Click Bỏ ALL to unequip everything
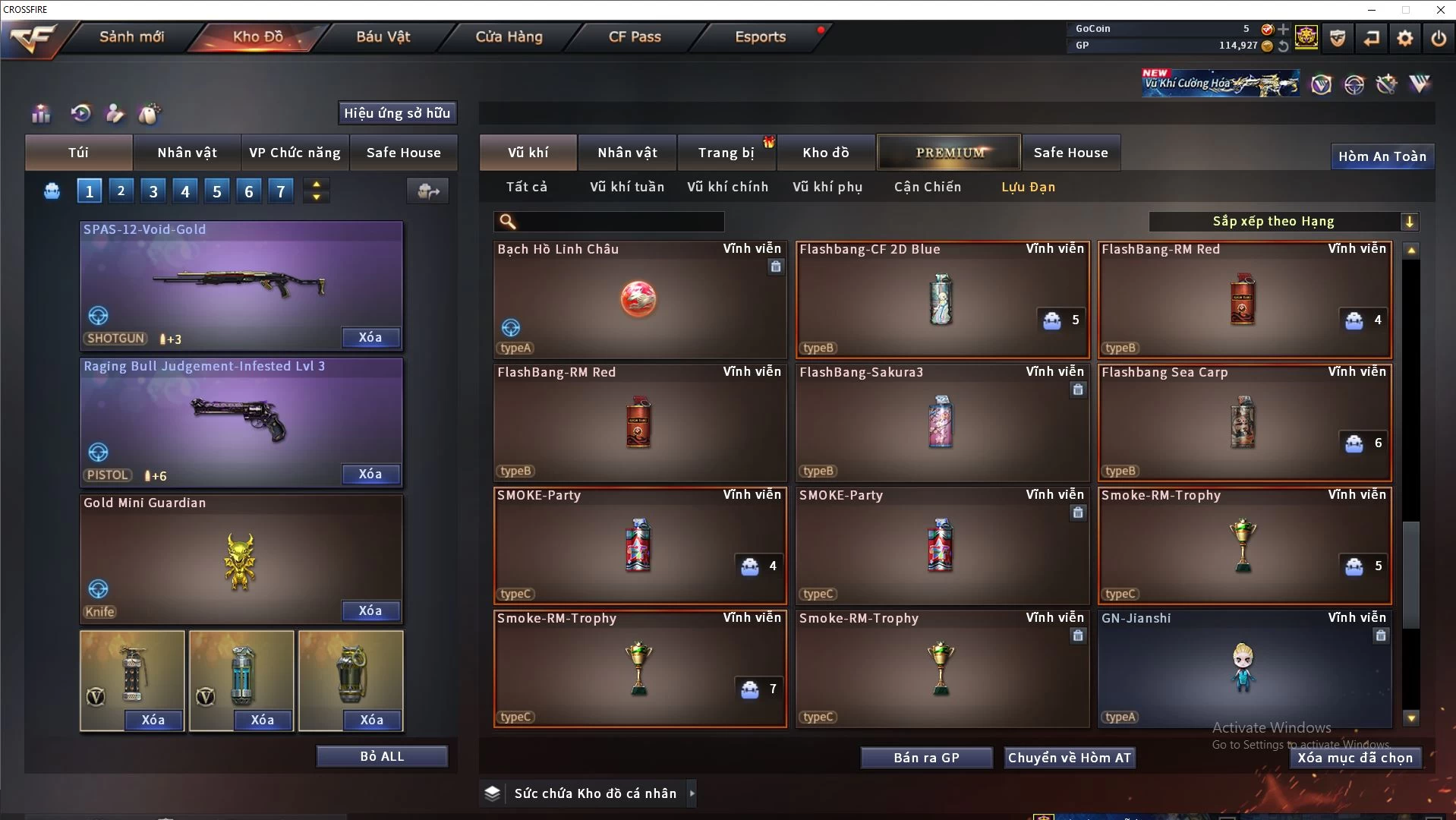1456x820 pixels. click(382, 756)
